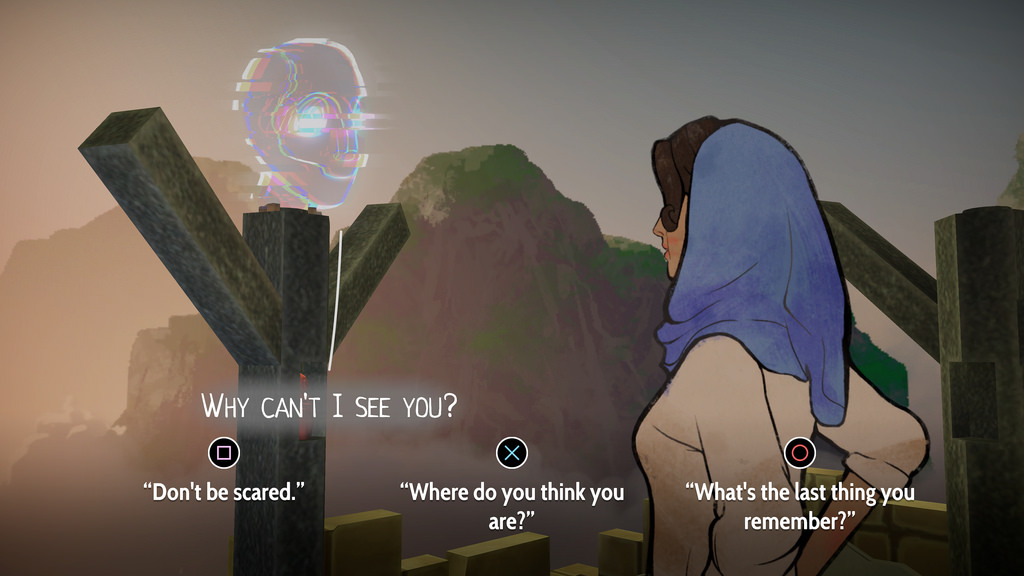Choose the reply "Don't be scared."
Screen dimensions: 1024x576
[224, 491]
